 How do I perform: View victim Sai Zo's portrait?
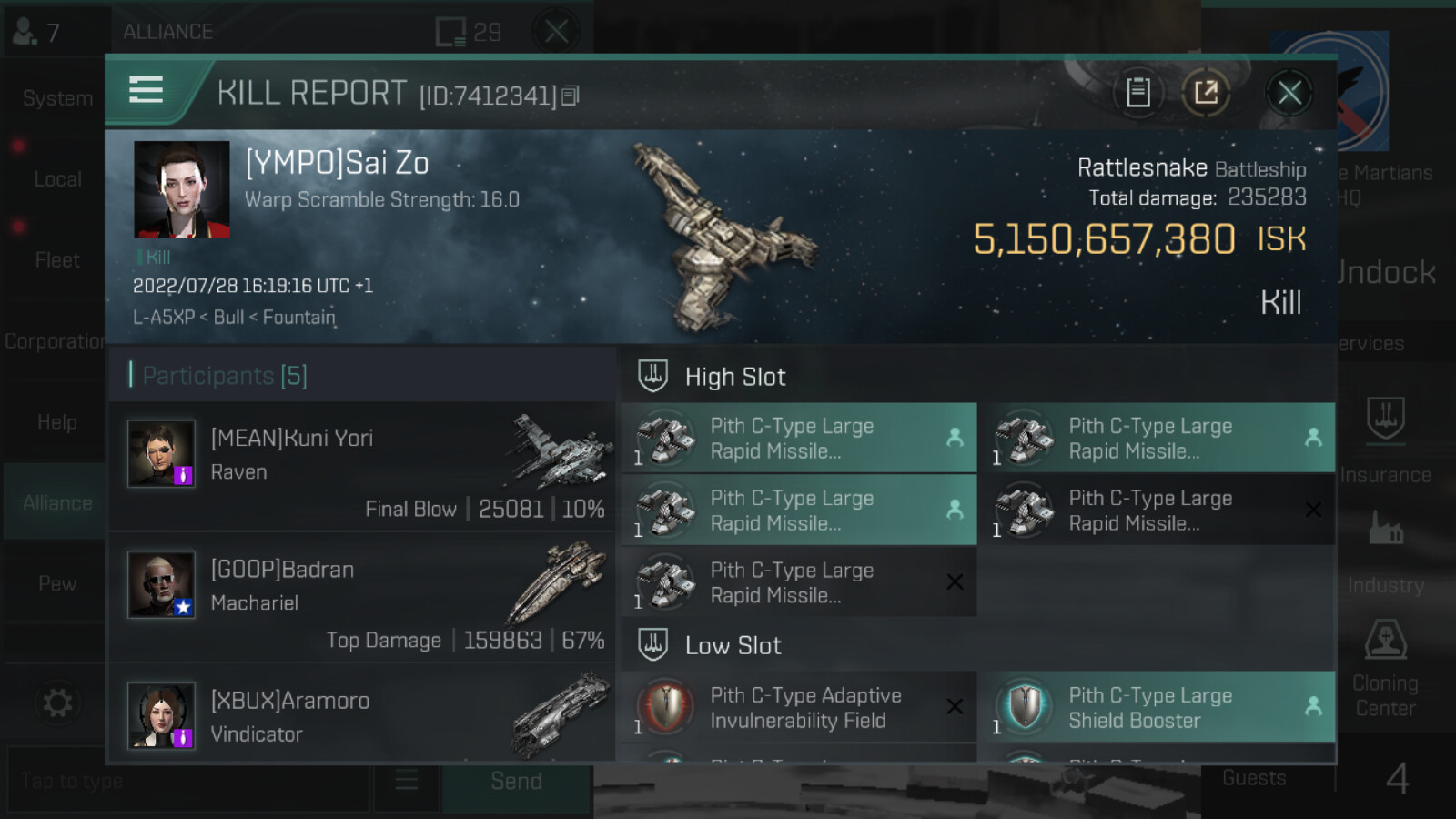[182, 189]
